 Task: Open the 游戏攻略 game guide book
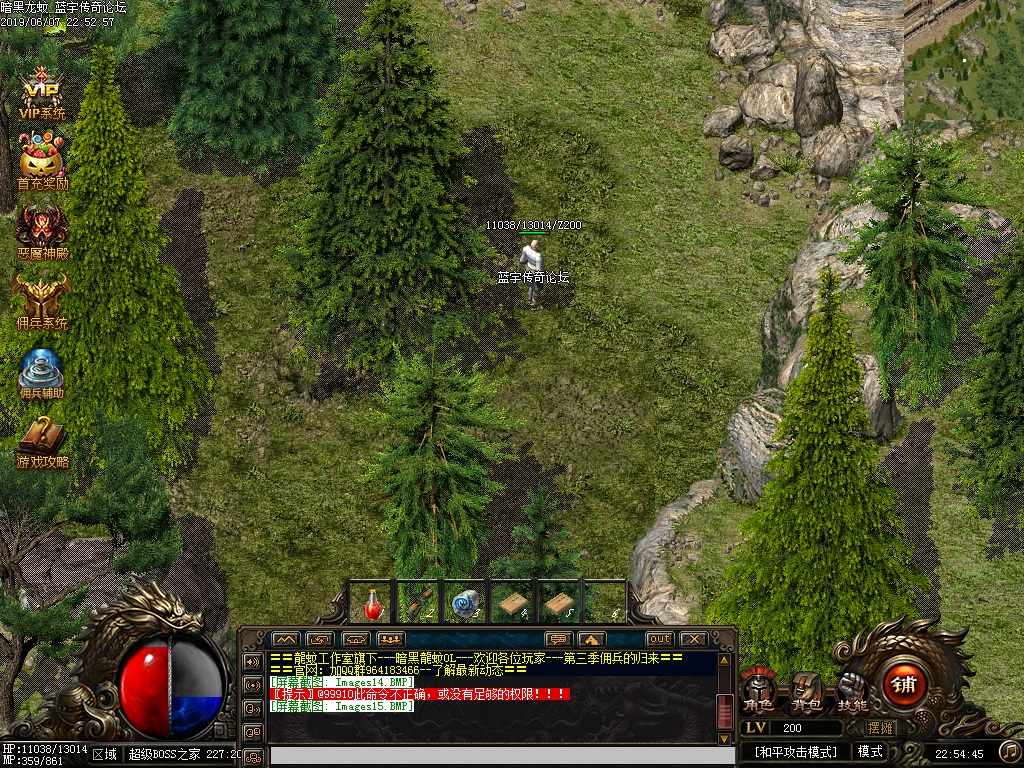coord(42,440)
